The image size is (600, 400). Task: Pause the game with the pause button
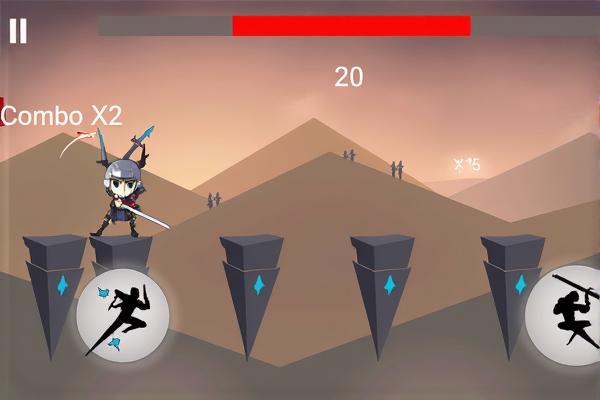point(18,31)
